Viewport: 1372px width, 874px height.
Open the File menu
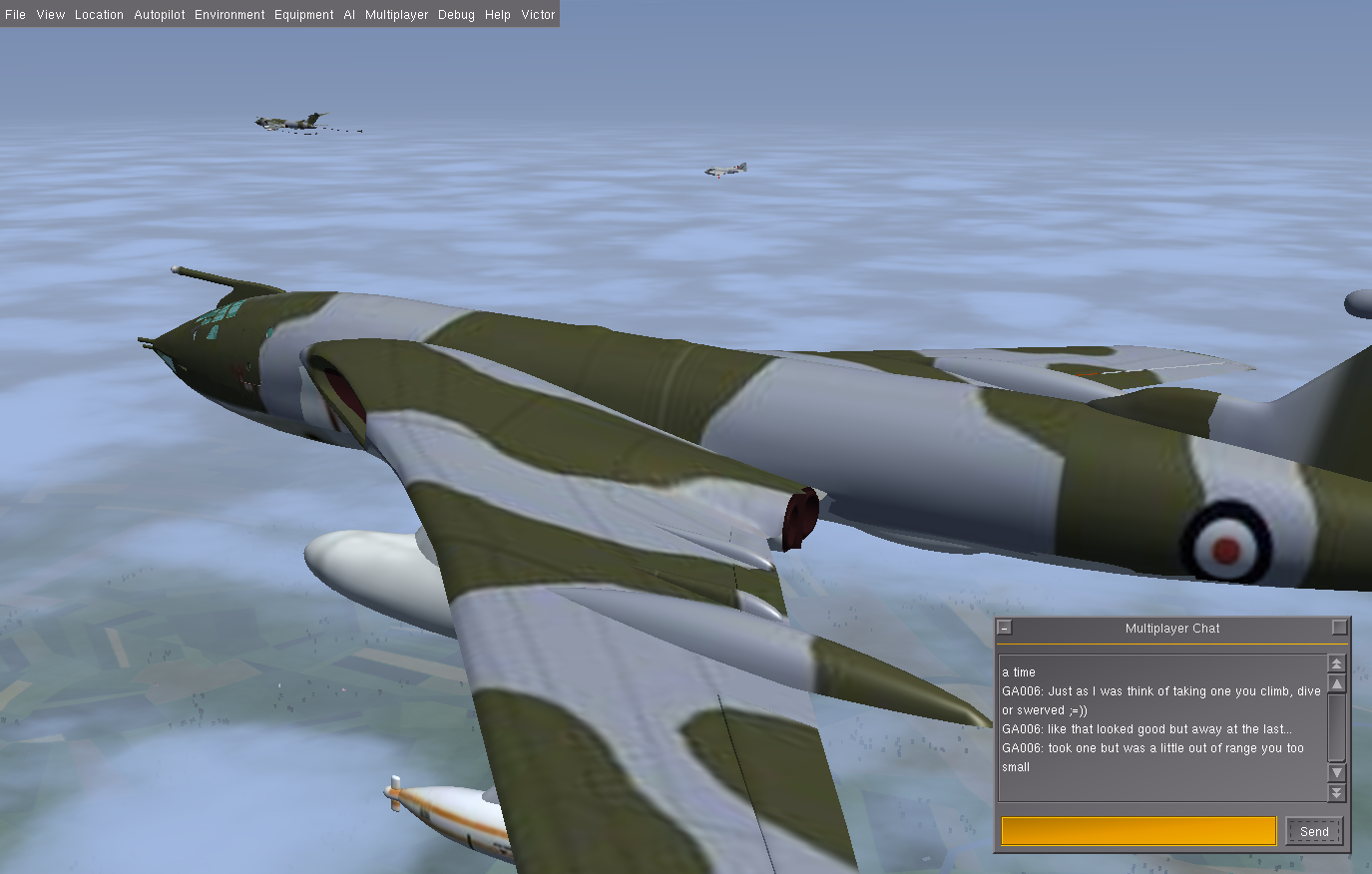pyautogui.click(x=15, y=14)
